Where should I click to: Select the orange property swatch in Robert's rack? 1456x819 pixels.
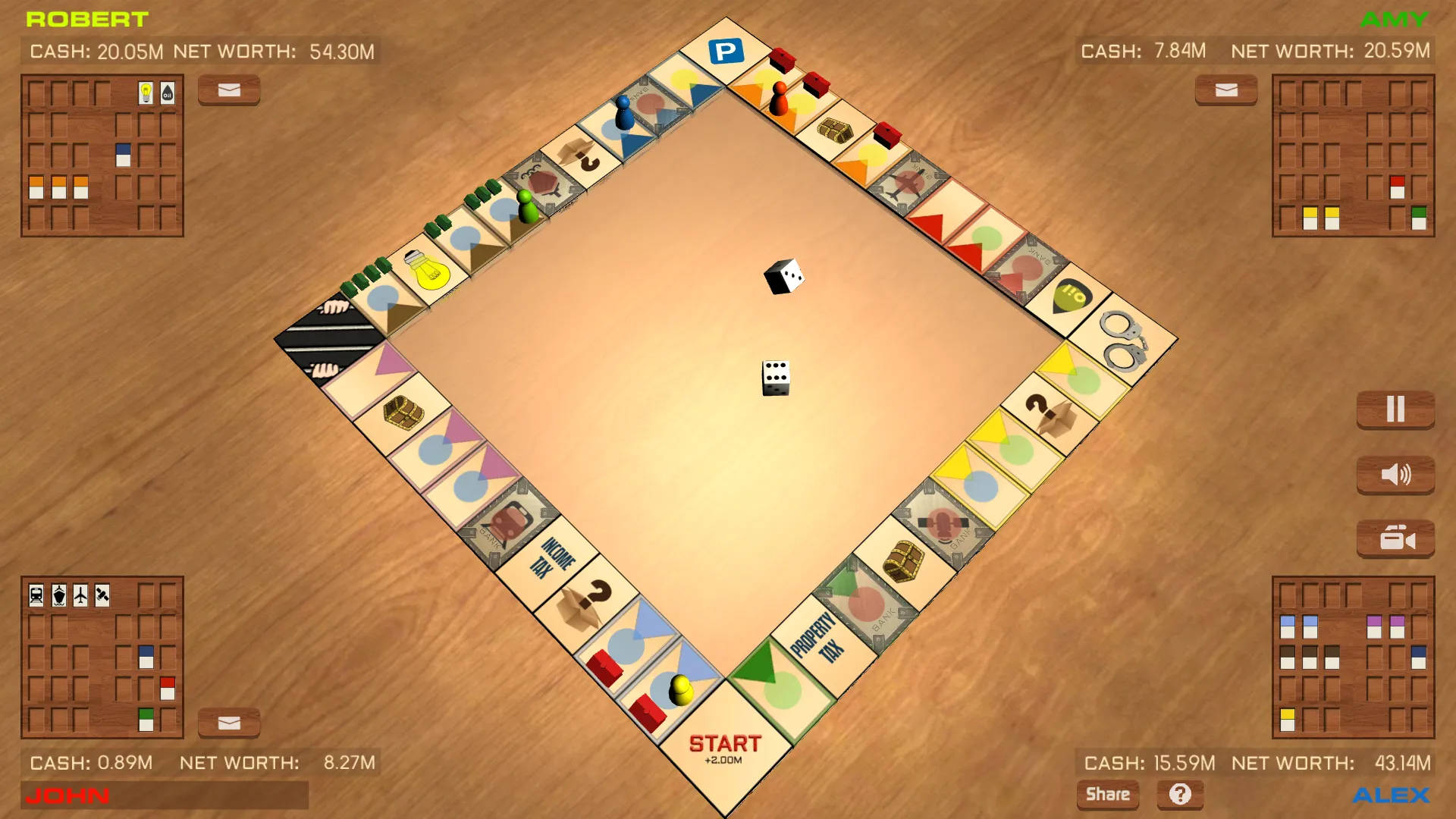click(x=36, y=186)
